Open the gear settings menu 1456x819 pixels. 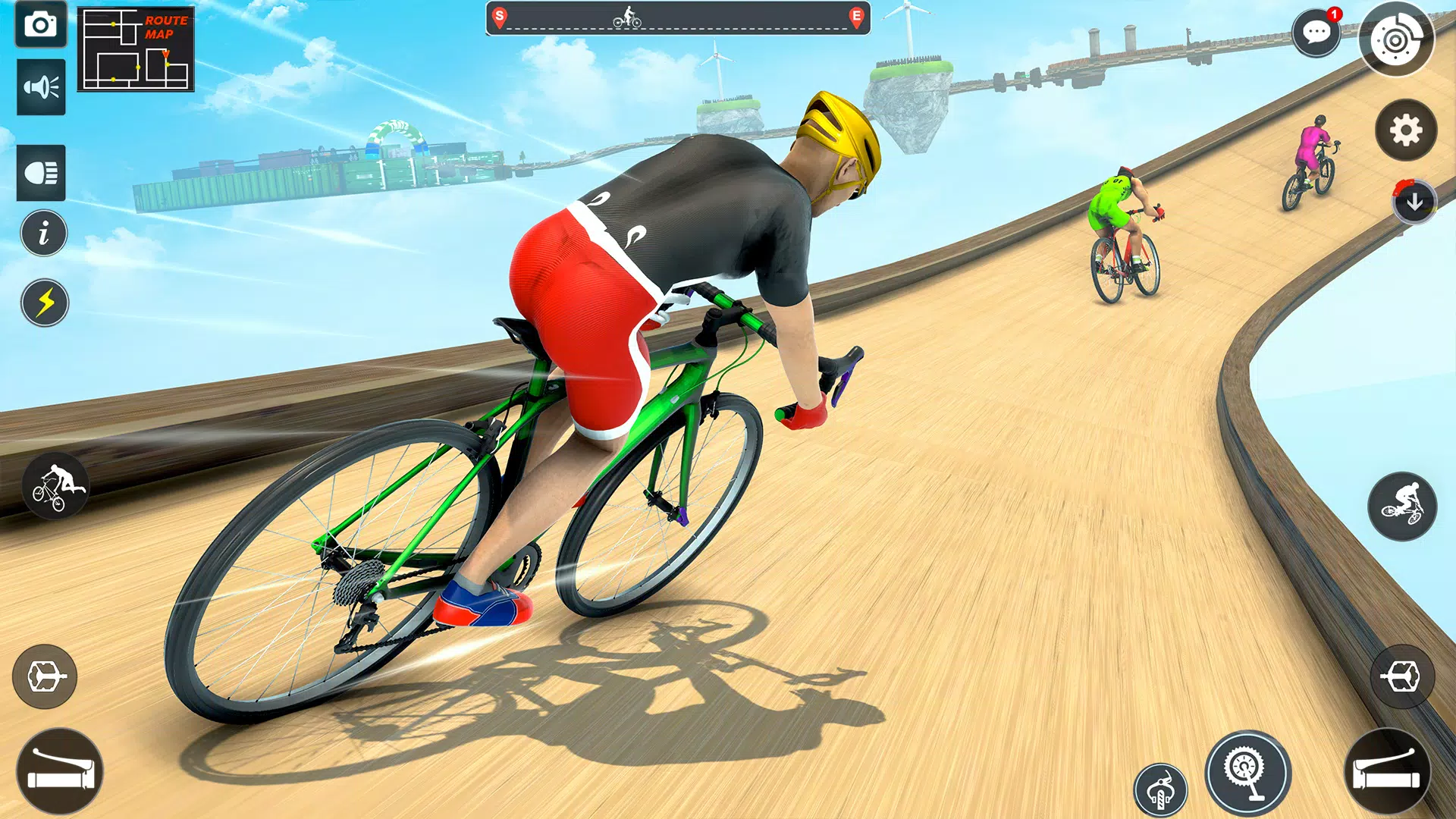1406,130
